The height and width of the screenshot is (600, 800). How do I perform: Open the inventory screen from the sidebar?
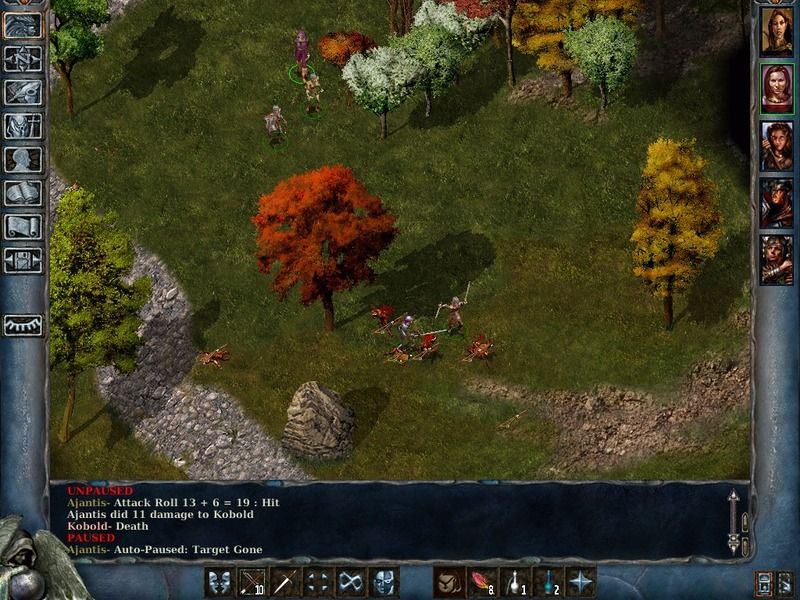pyautogui.click(x=22, y=126)
